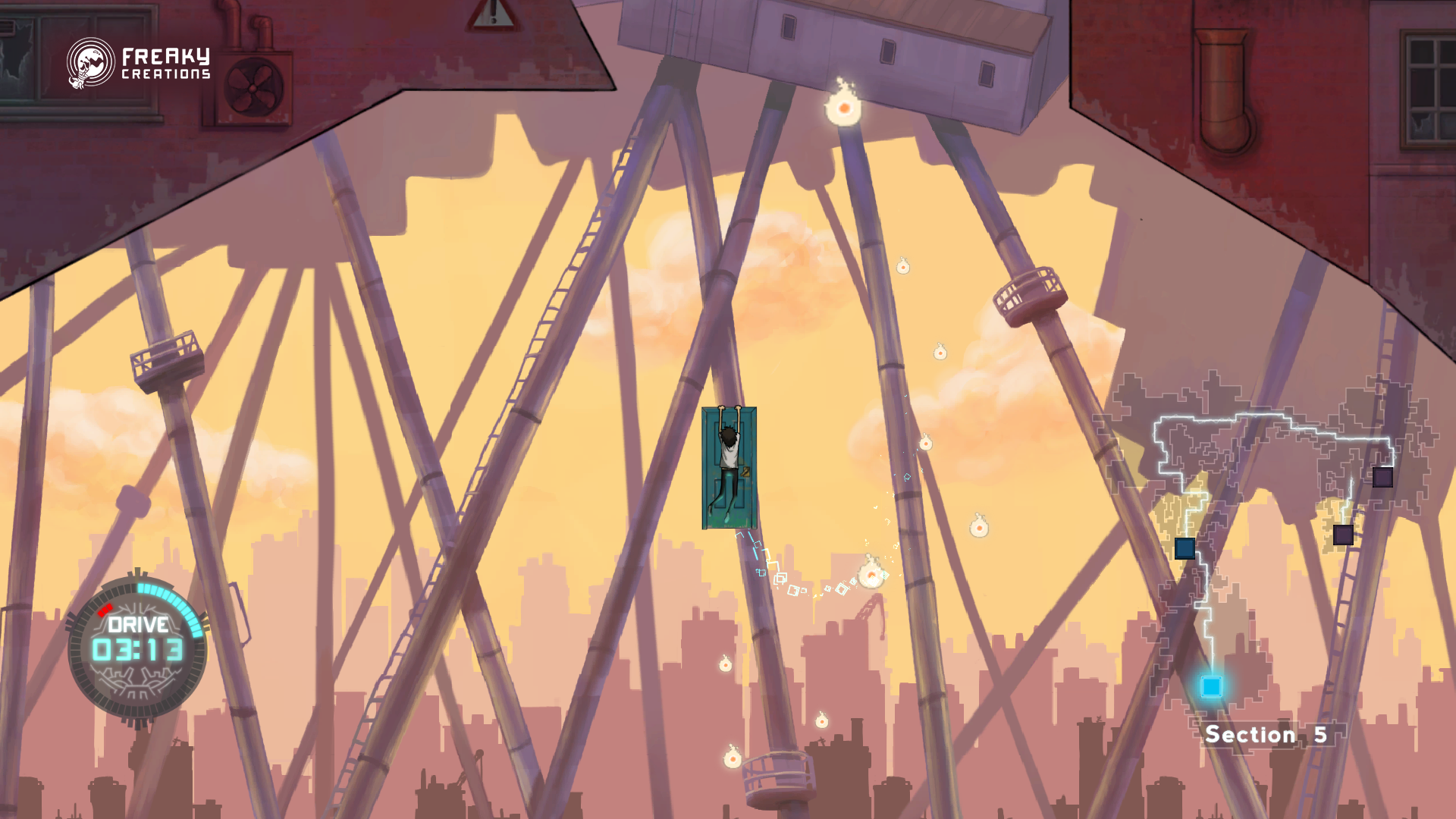This screenshot has height=819, width=1456.
Task: Select the Section 5 label
Action: [1265, 734]
